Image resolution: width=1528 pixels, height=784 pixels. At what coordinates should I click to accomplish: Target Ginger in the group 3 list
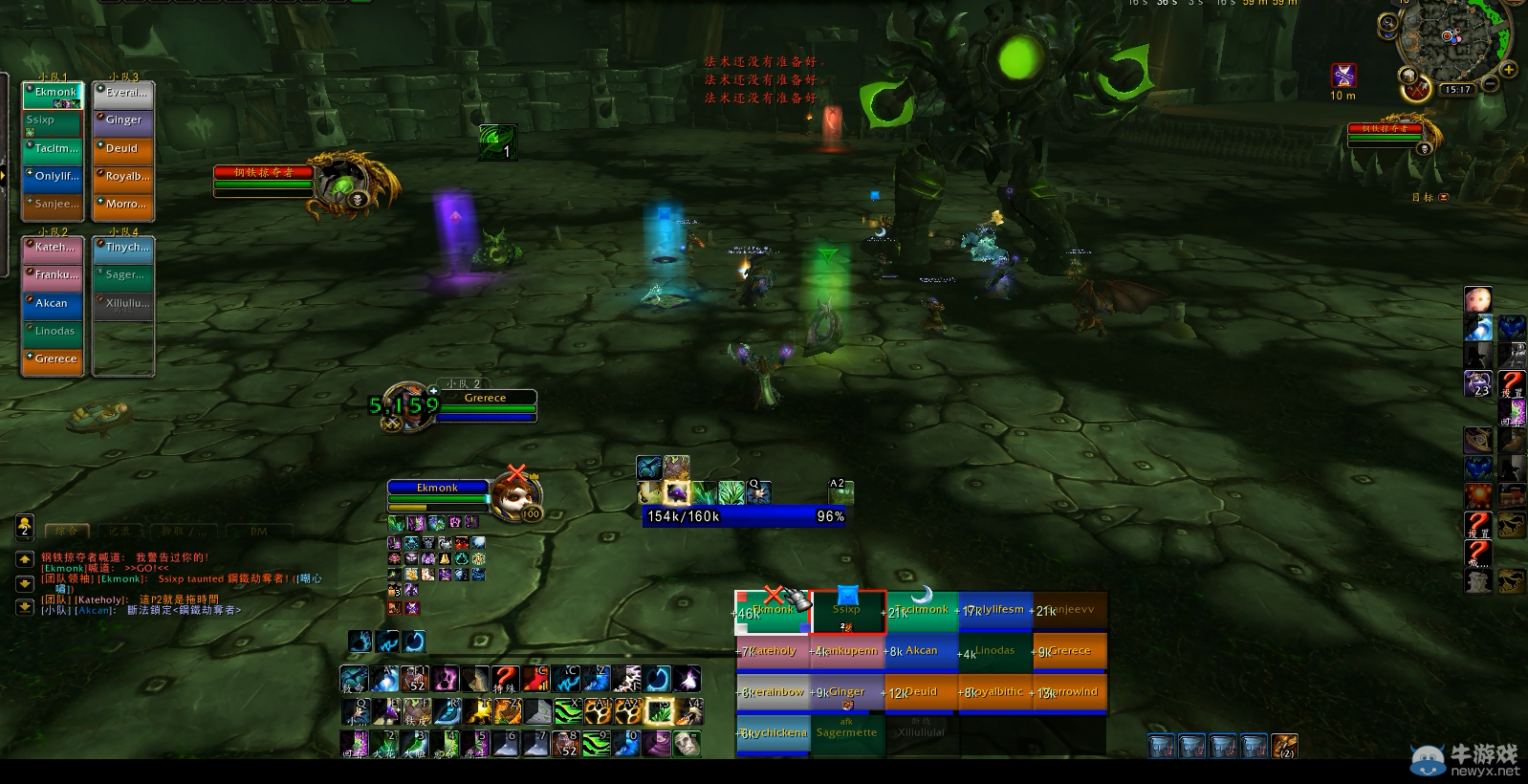click(x=123, y=120)
